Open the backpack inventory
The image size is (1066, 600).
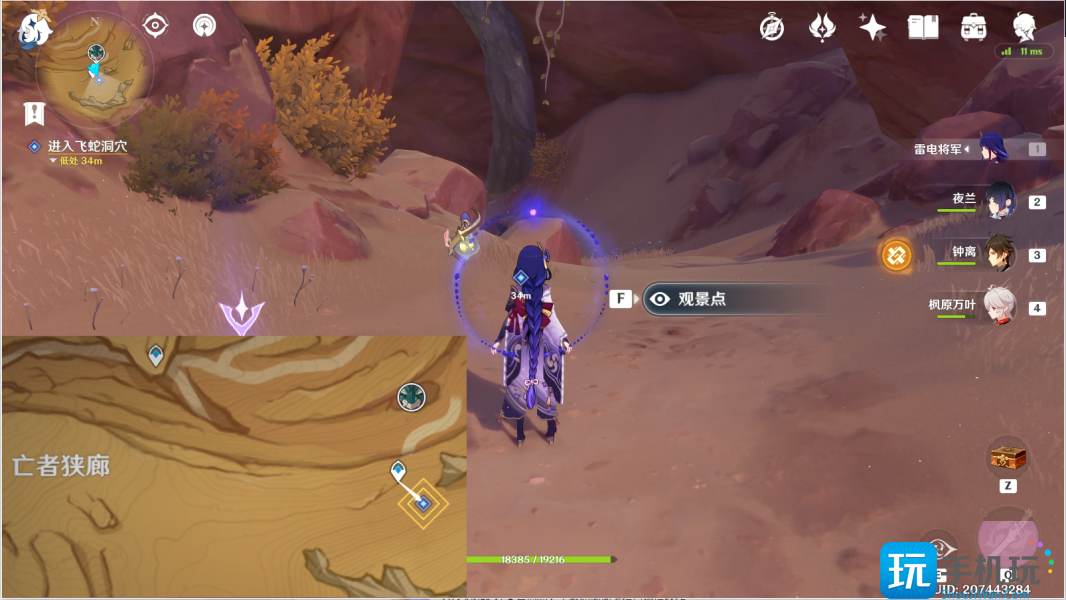coord(972,27)
